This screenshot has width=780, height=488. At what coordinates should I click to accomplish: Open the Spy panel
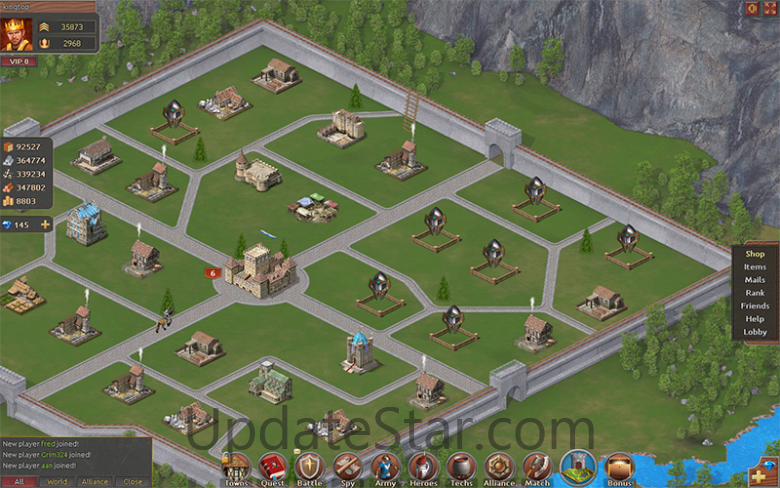tap(347, 467)
